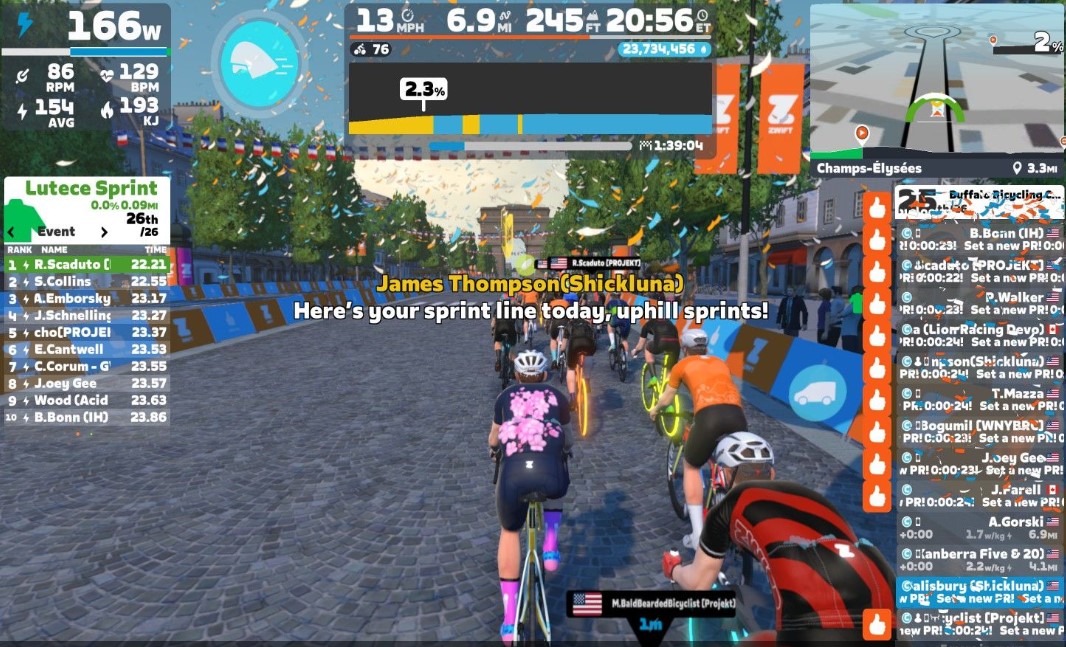1066x647 pixels.
Task: Open the Buffalo Bicycling event banner
Action: (x=978, y=203)
